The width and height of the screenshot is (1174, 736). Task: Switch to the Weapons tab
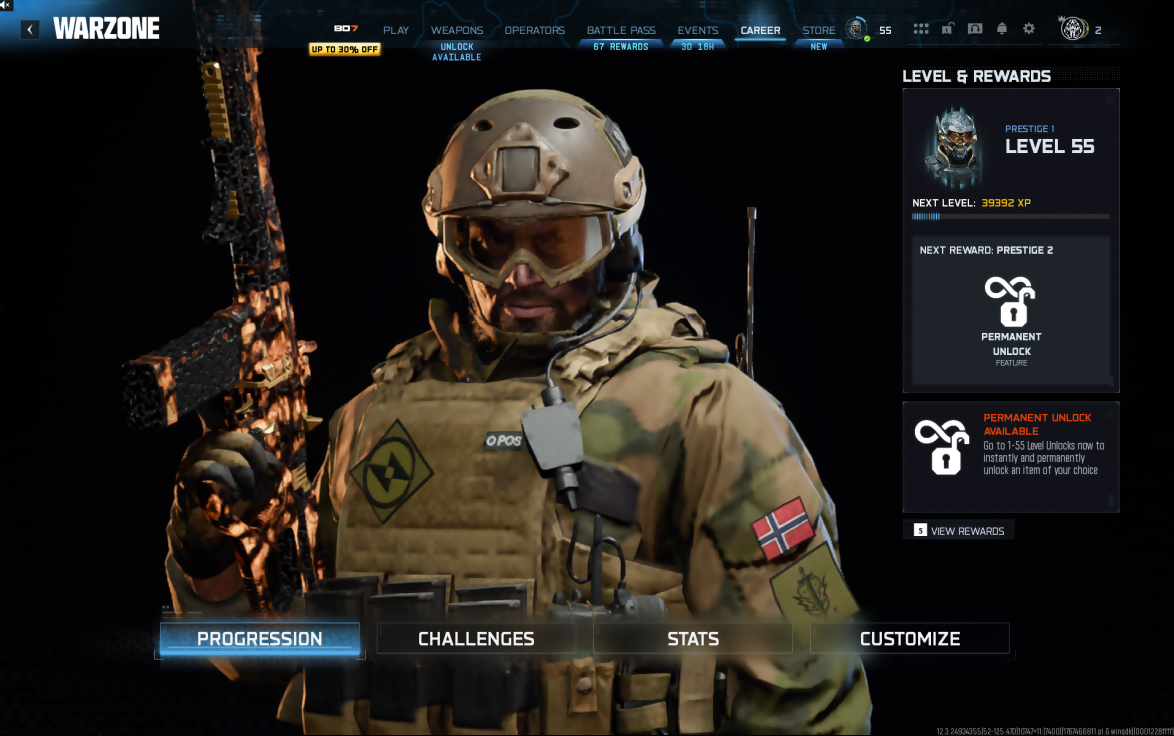(x=457, y=30)
